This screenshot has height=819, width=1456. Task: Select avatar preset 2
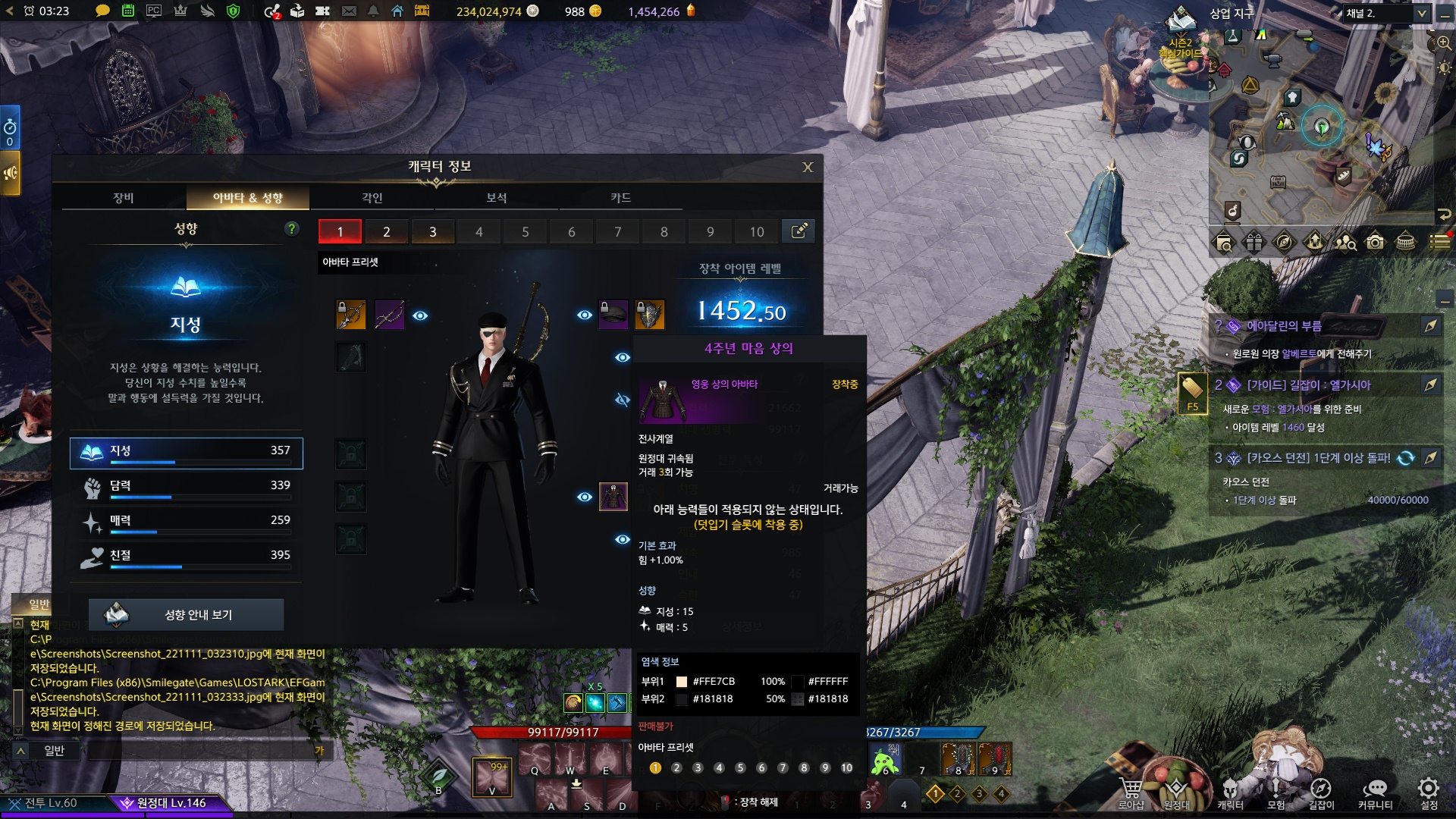[x=387, y=232]
